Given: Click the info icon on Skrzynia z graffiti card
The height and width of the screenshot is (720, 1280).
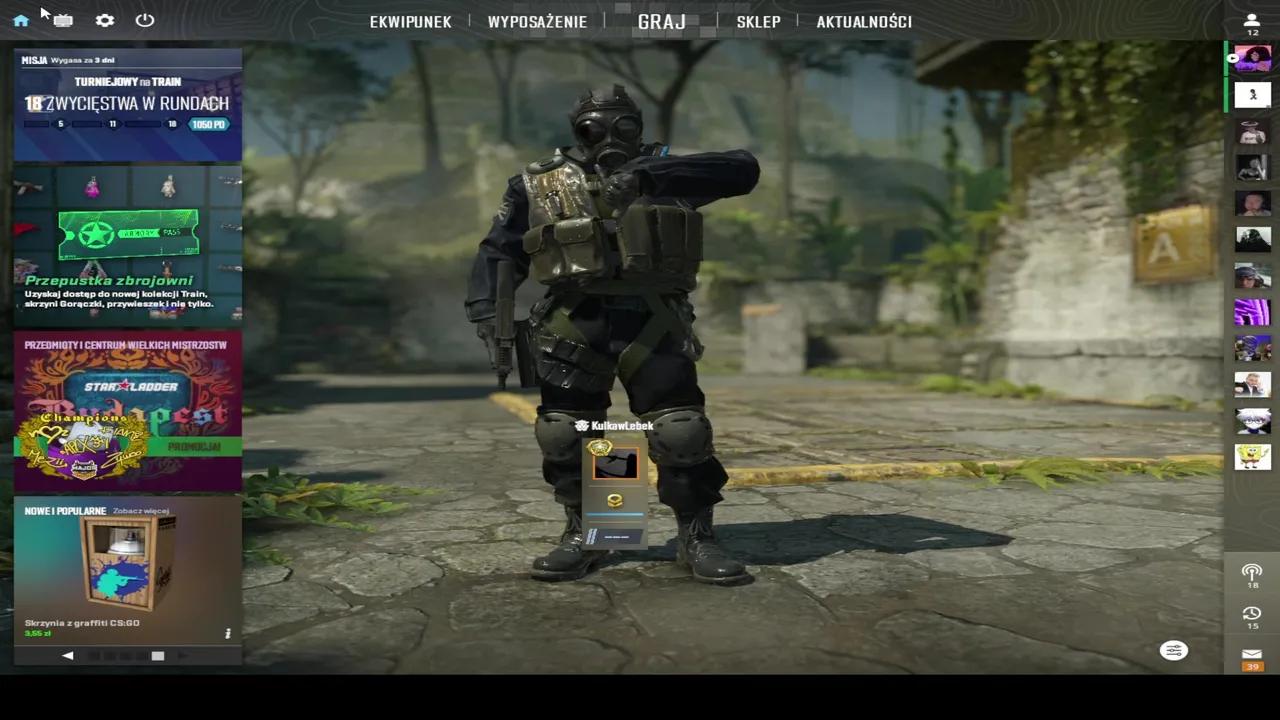Looking at the screenshot, I should coord(227,632).
